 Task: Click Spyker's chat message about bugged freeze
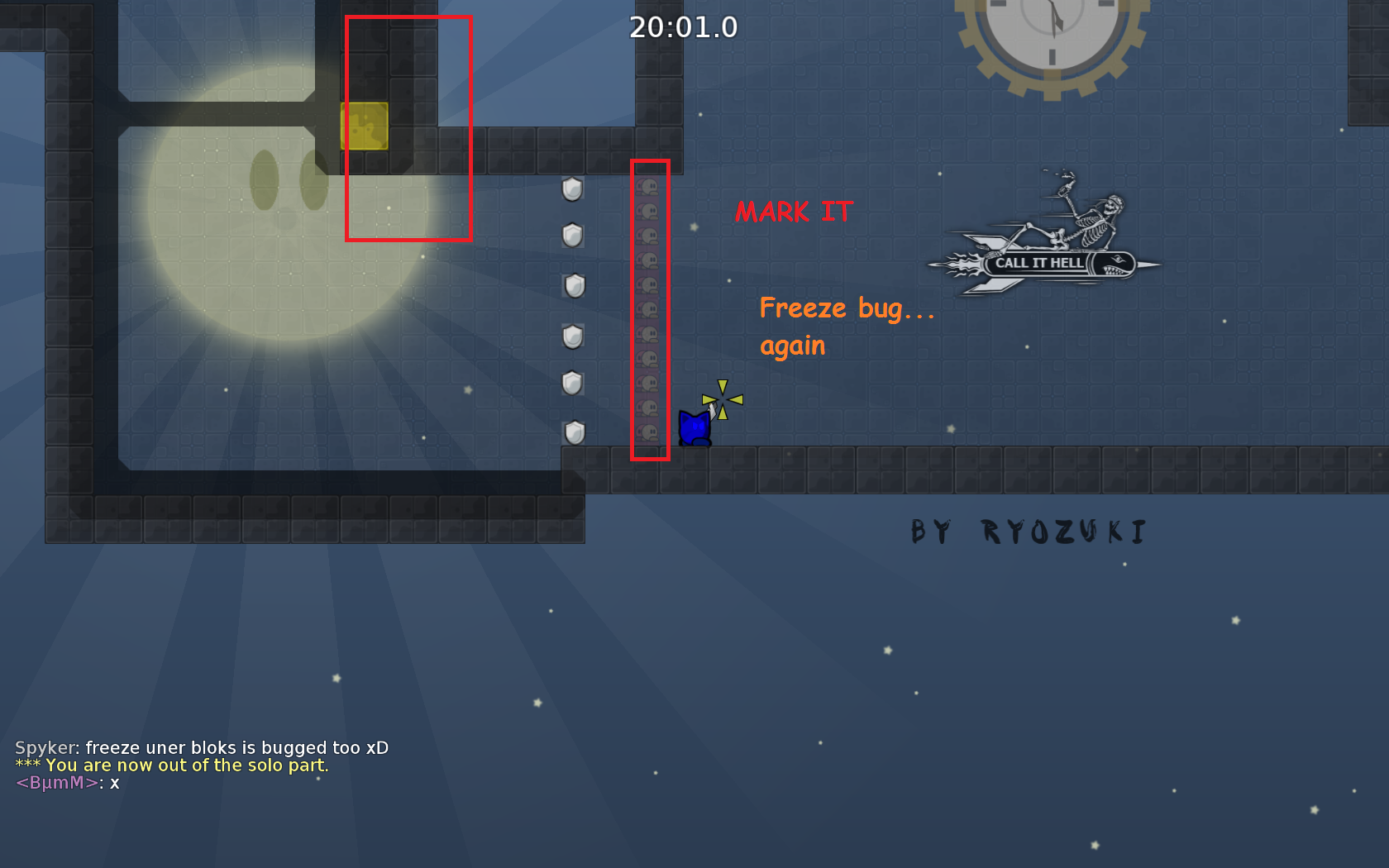click(202, 746)
